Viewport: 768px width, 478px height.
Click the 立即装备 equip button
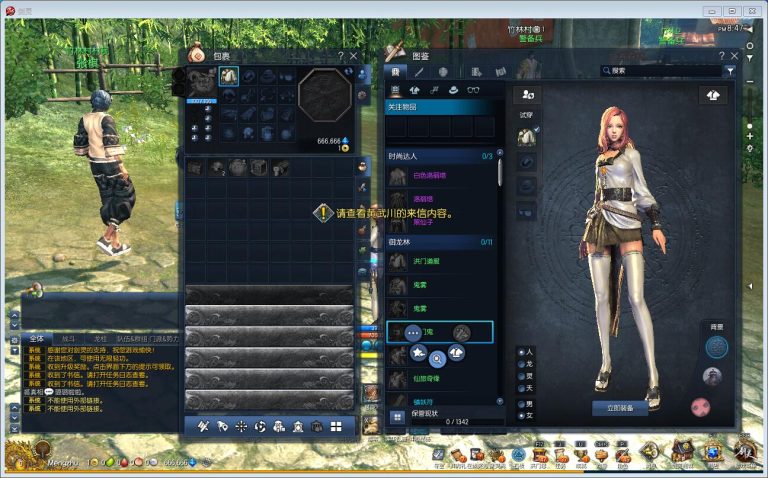620,408
